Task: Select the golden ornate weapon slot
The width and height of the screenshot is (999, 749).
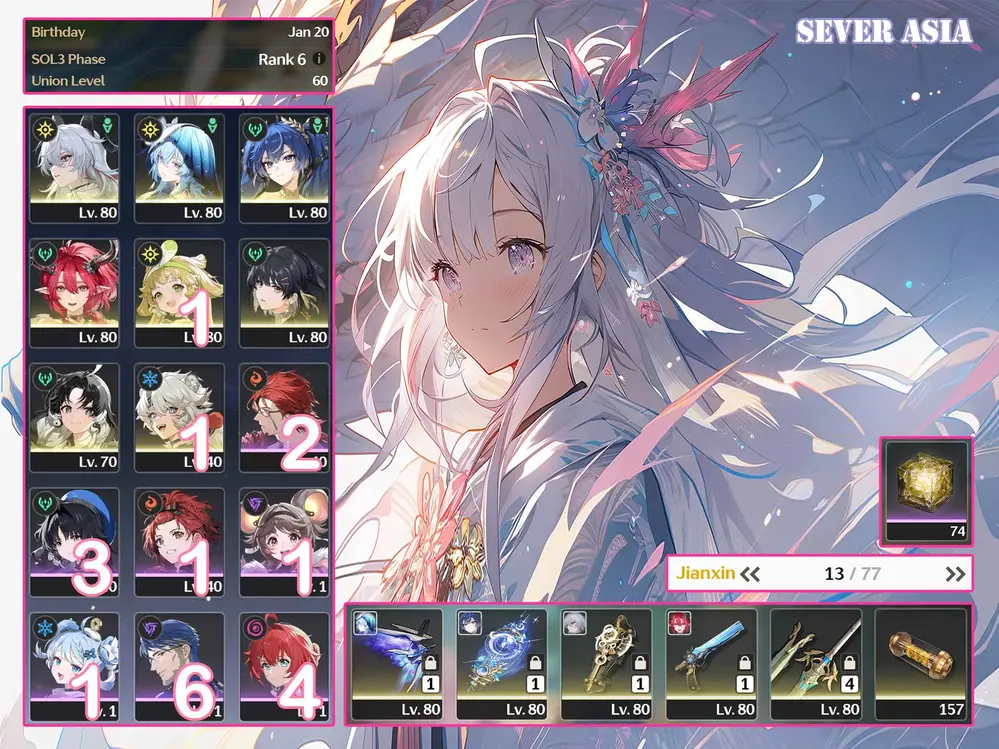Action: [x=606, y=663]
